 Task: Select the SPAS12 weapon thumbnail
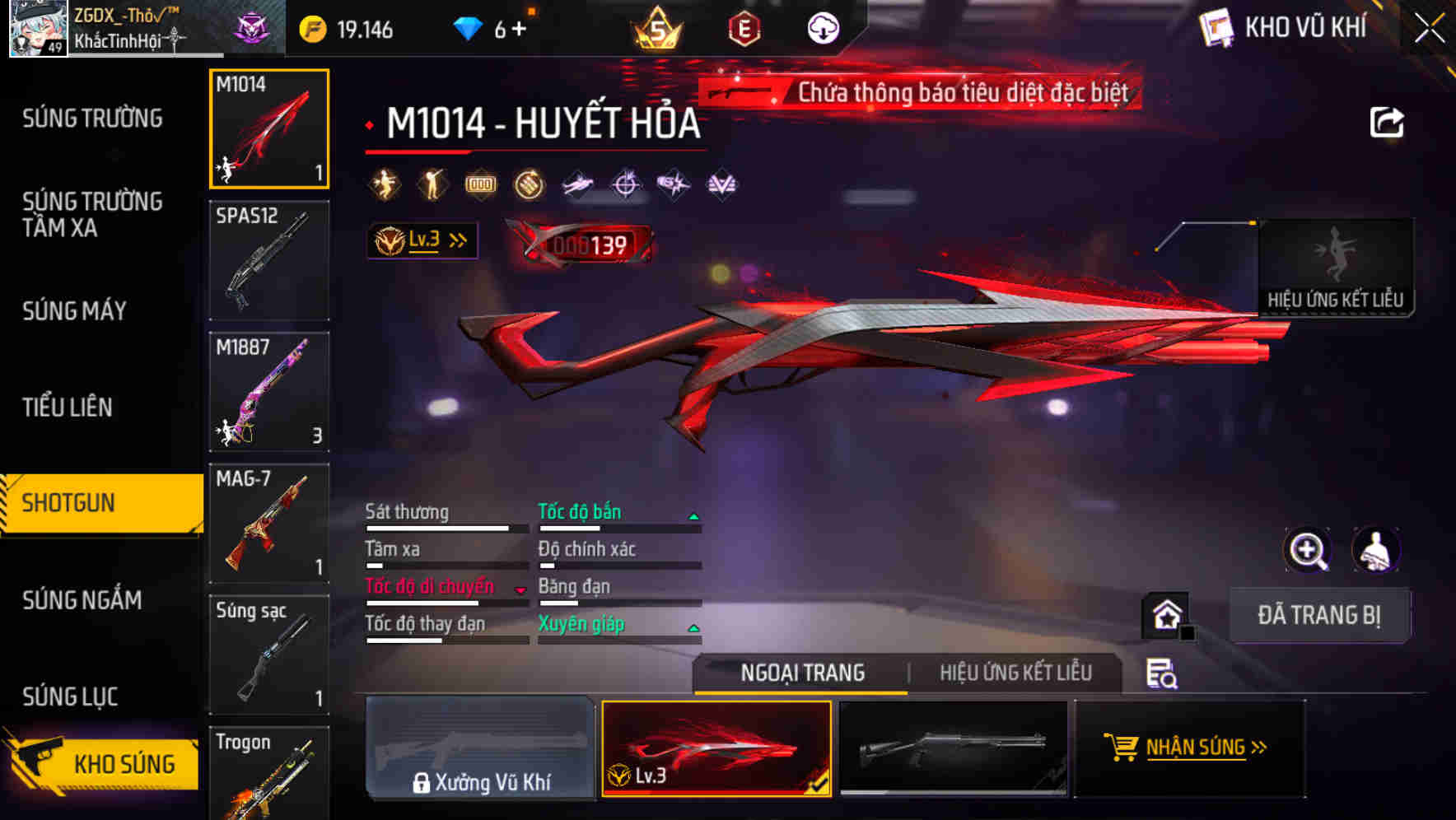coord(268,259)
